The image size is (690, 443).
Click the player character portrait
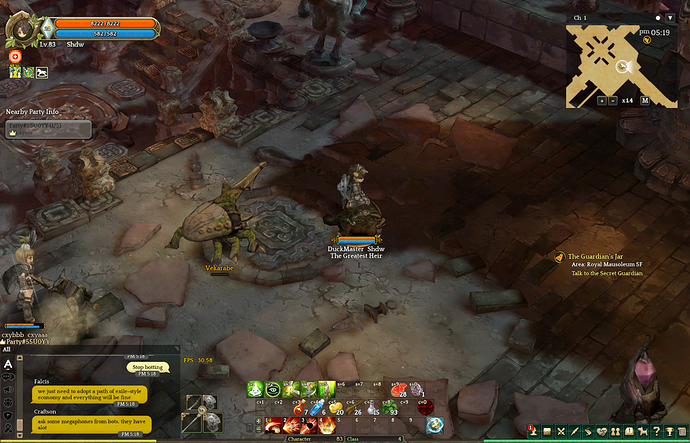pyautogui.click(x=20, y=30)
